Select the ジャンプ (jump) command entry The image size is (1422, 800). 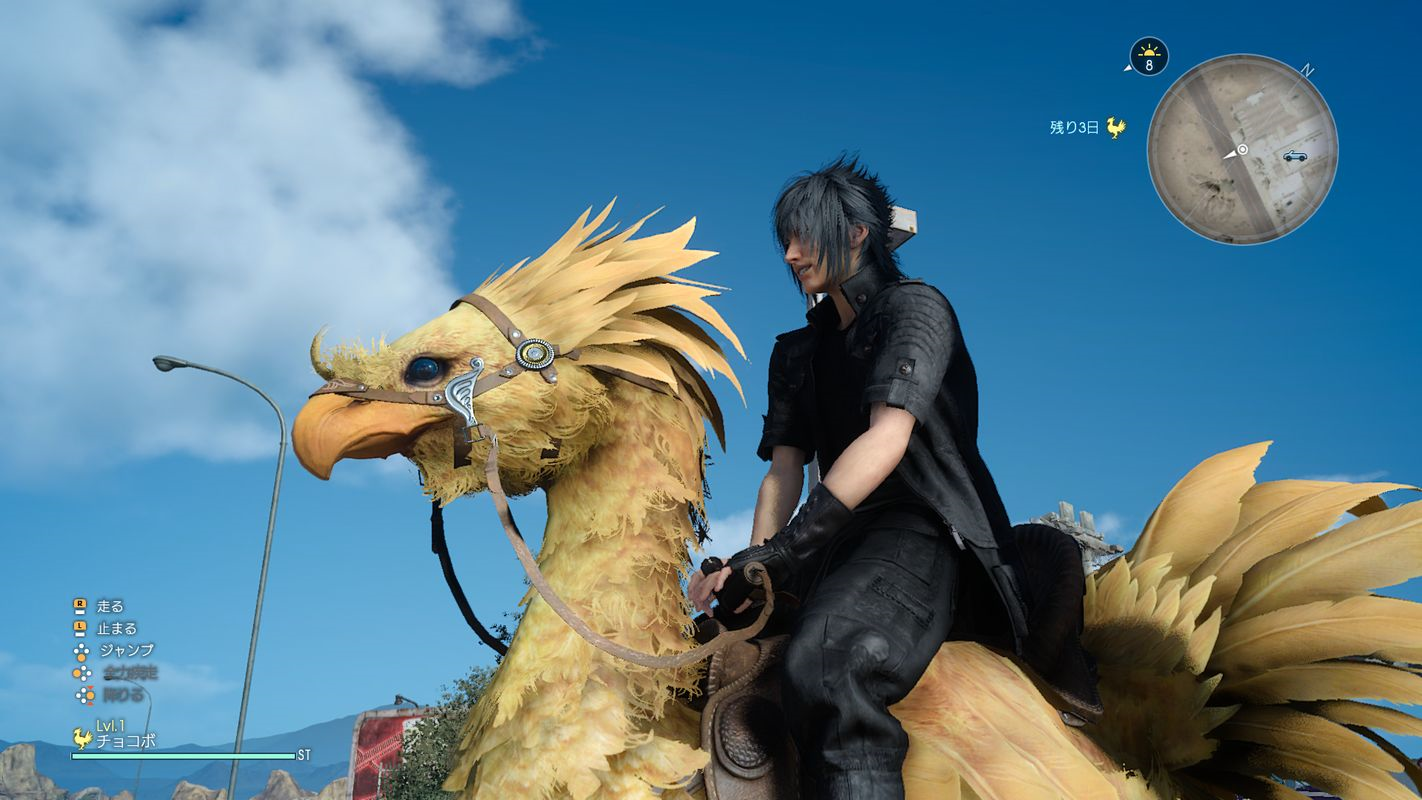[x=125, y=650]
